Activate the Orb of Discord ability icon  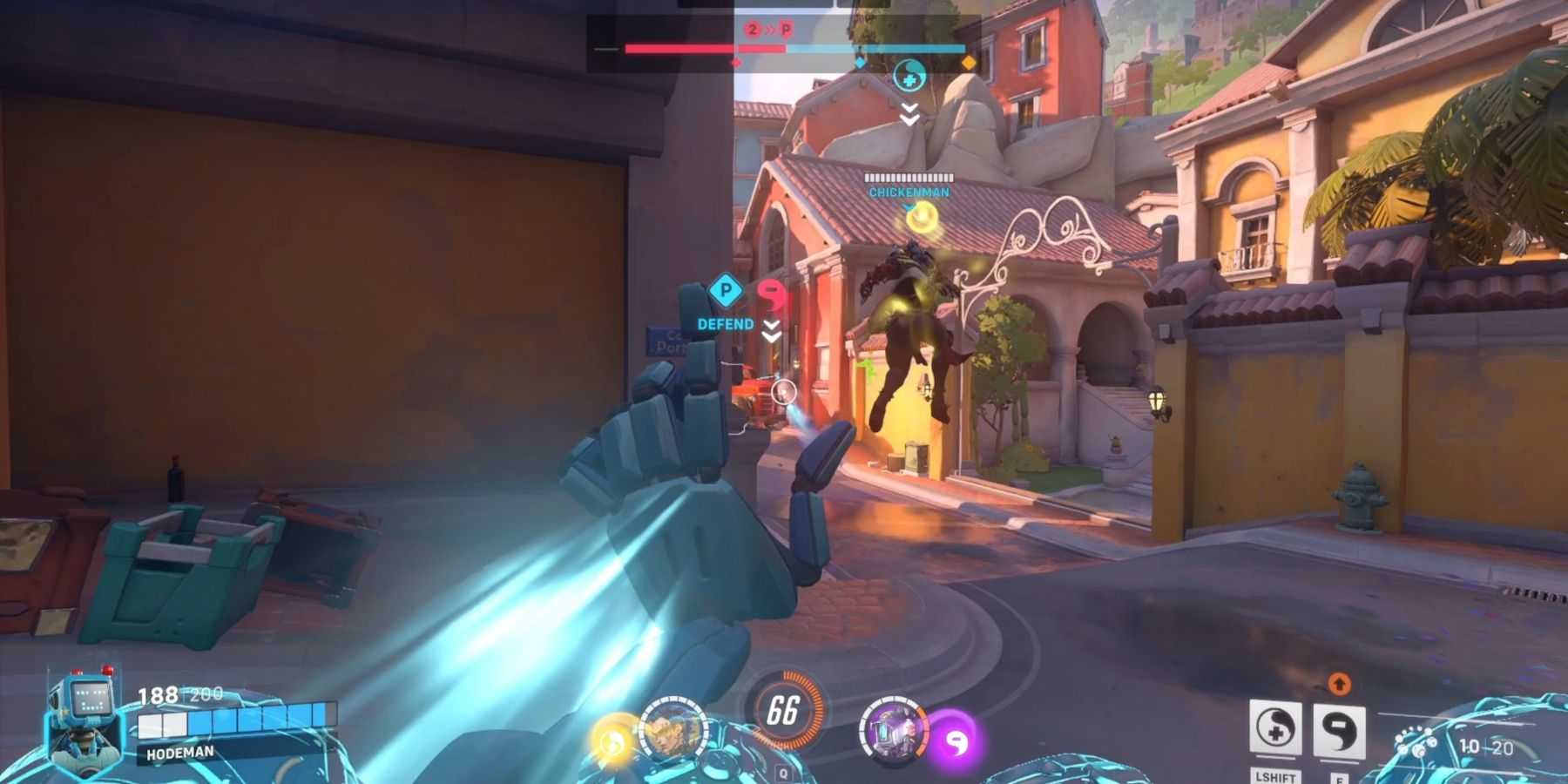[1338, 731]
